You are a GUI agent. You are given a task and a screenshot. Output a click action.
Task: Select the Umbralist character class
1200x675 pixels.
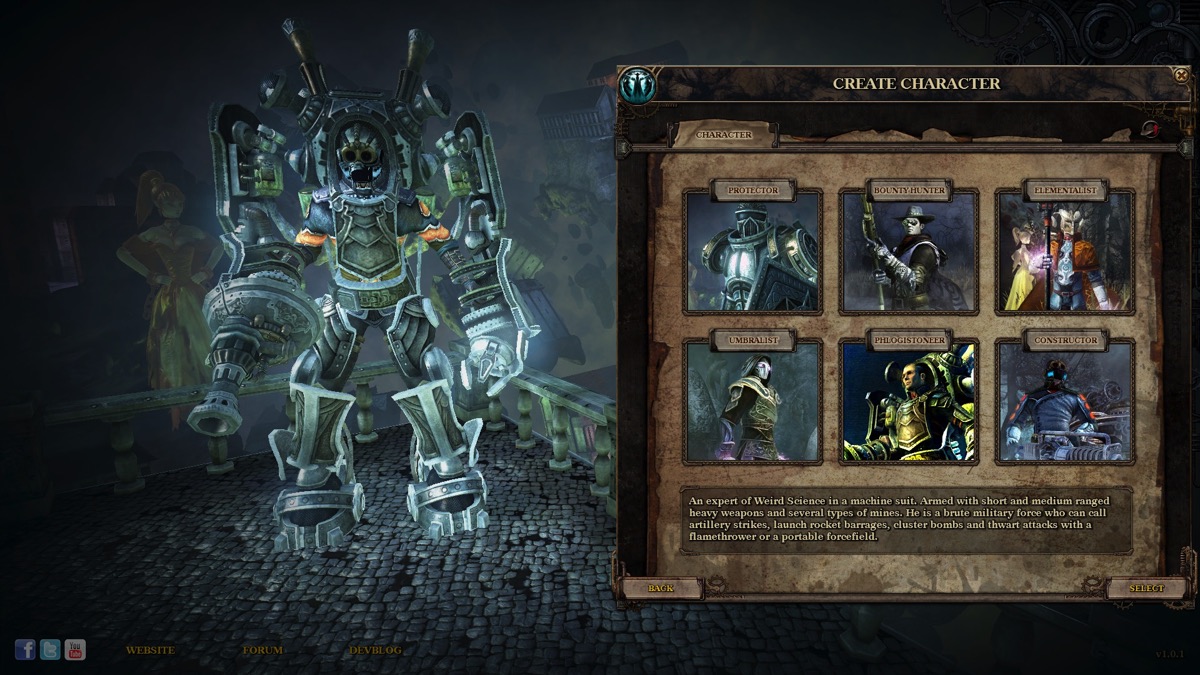click(752, 401)
